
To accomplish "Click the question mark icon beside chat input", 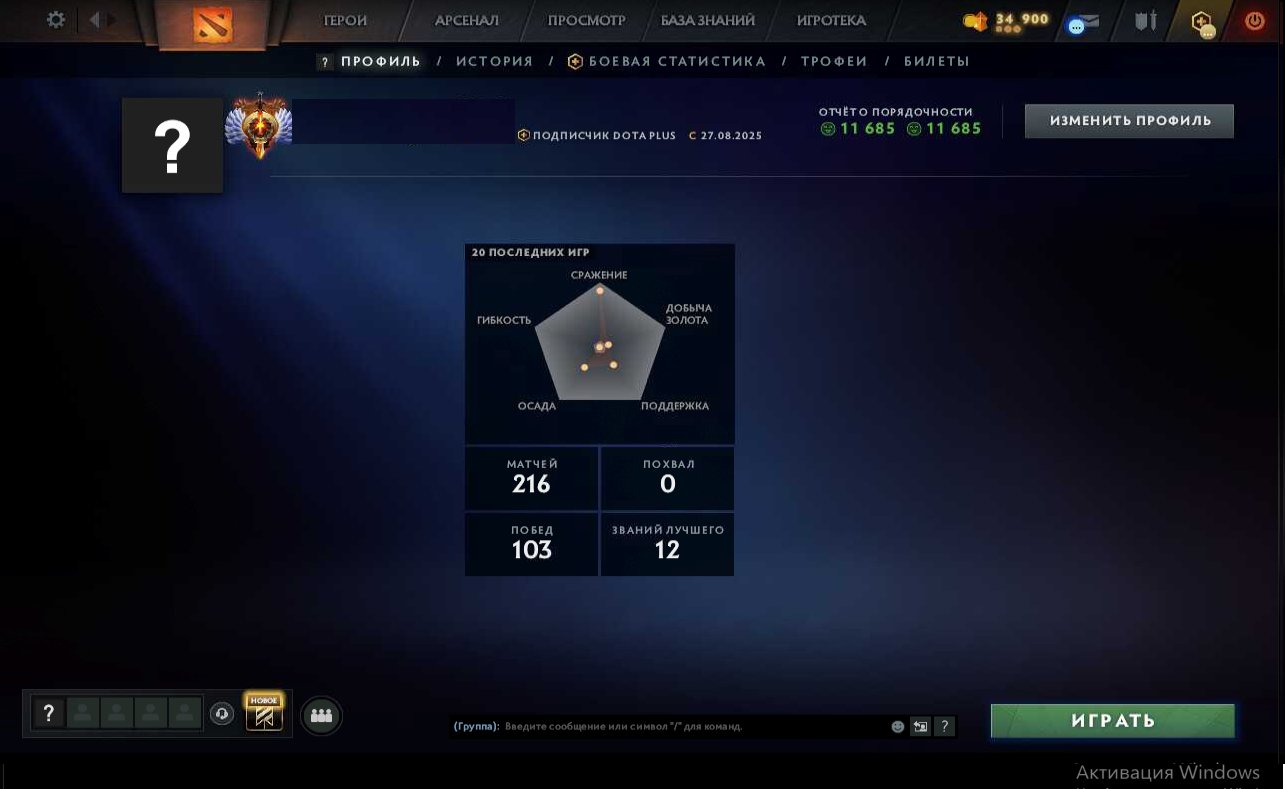I will 944,727.
